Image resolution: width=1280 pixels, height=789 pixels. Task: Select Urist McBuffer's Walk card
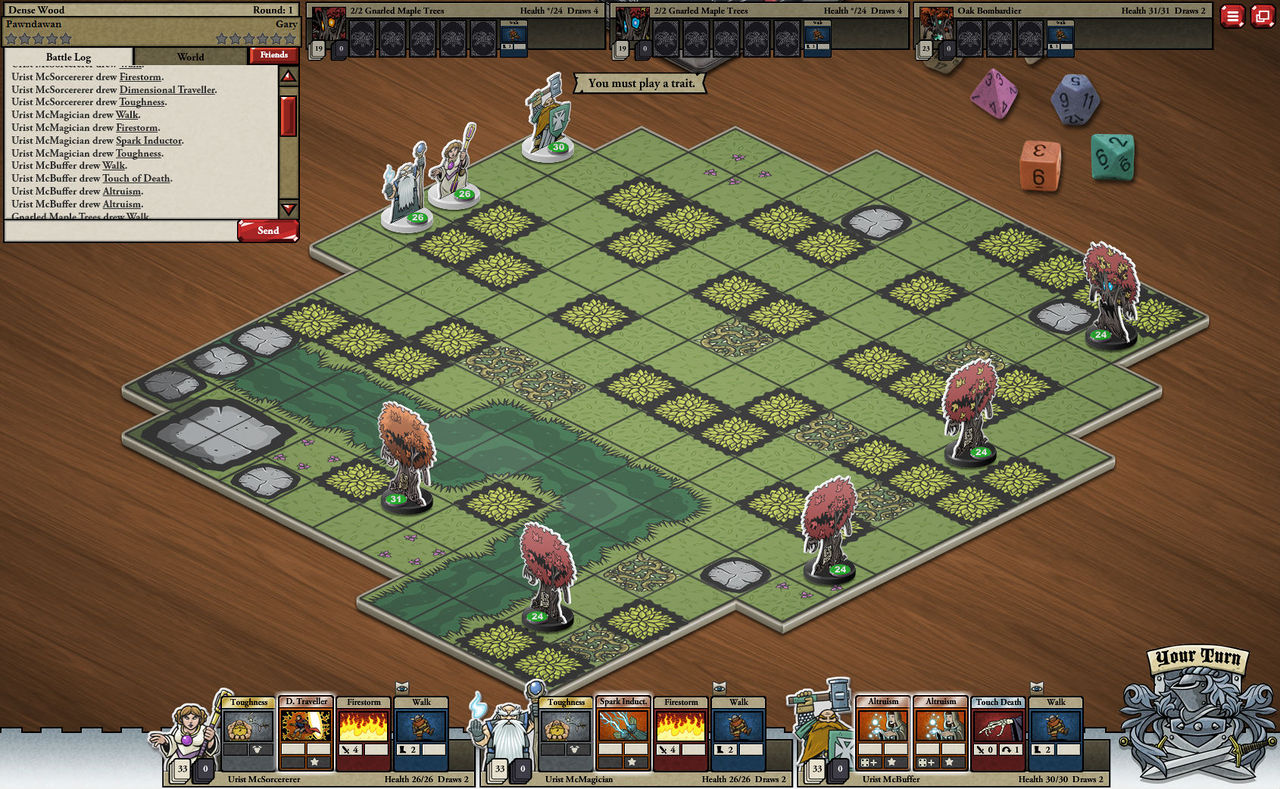1056,734
